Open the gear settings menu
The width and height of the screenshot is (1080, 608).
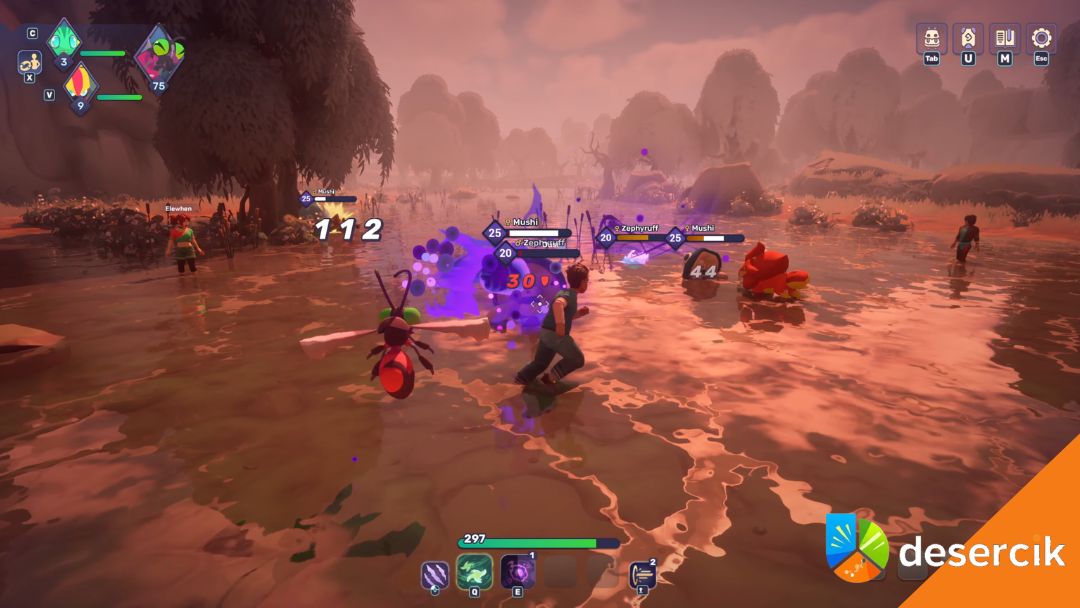pyautogui.click(x=1041, y=38)
